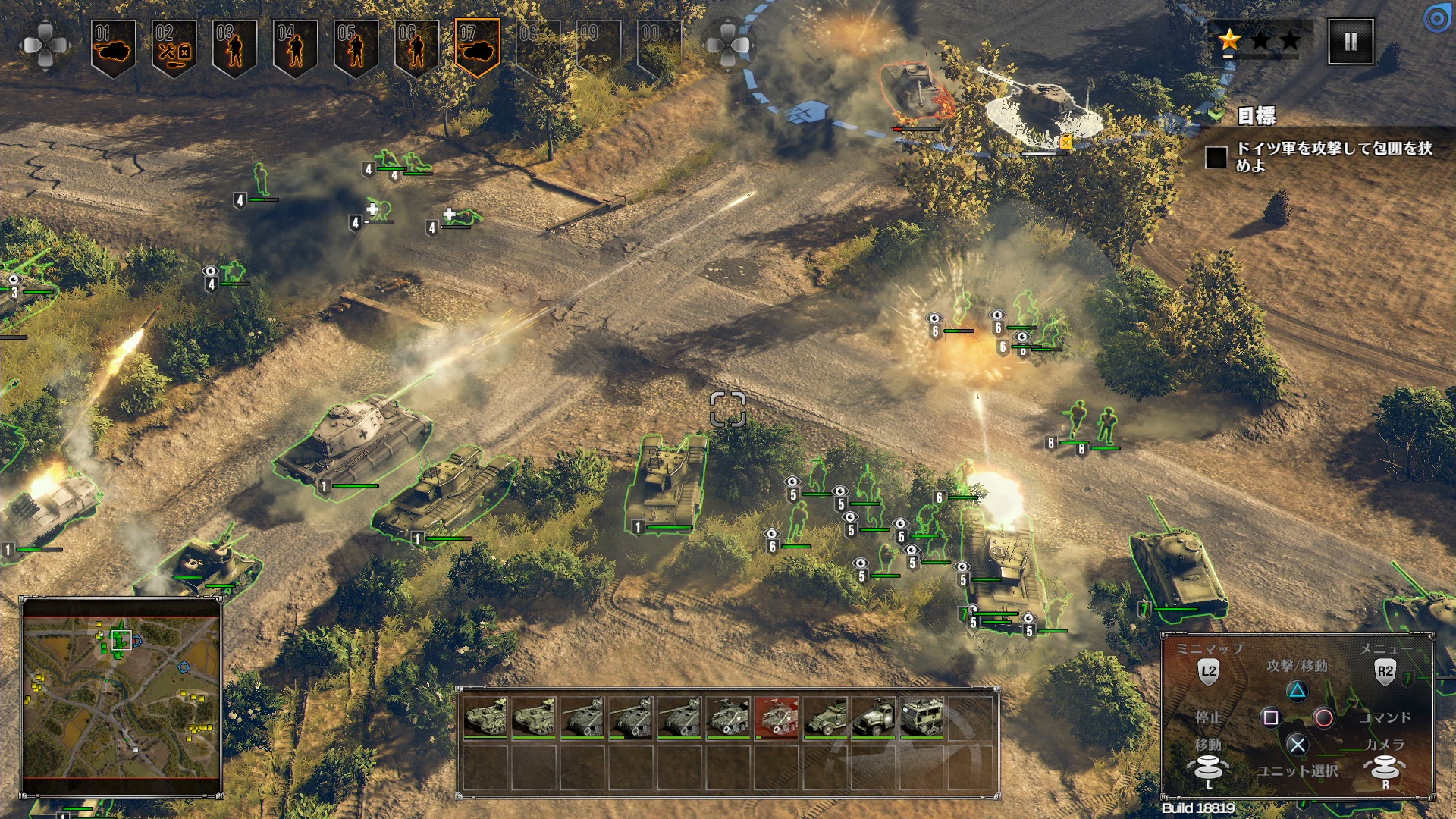Choose infantry control group 03
Screen dimensions: 1456x819
click(234, 48)
